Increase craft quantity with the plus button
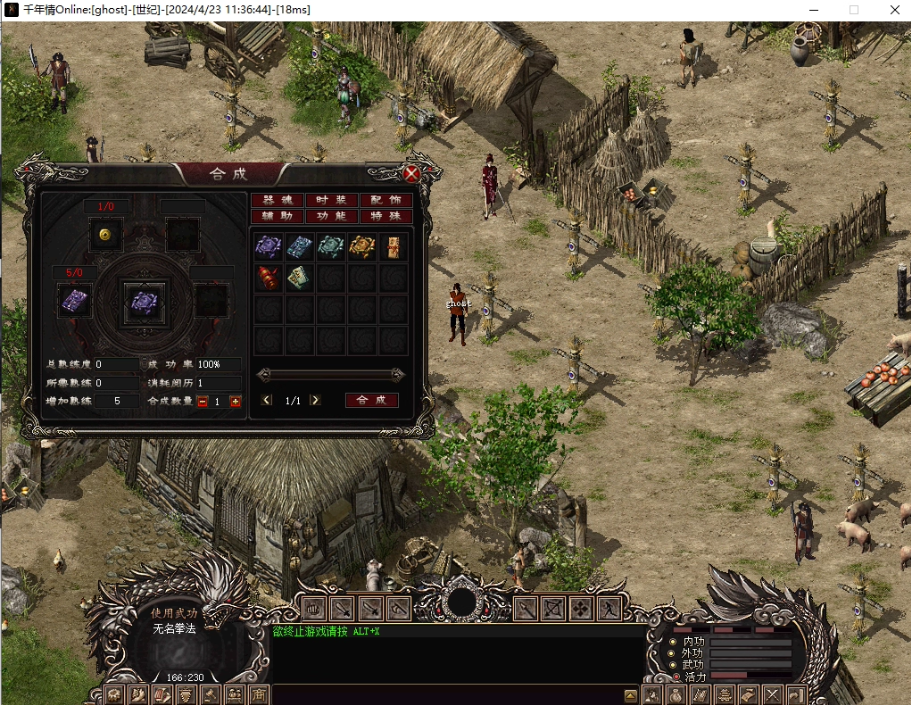 pyautogui.click(x=236, y=401)
